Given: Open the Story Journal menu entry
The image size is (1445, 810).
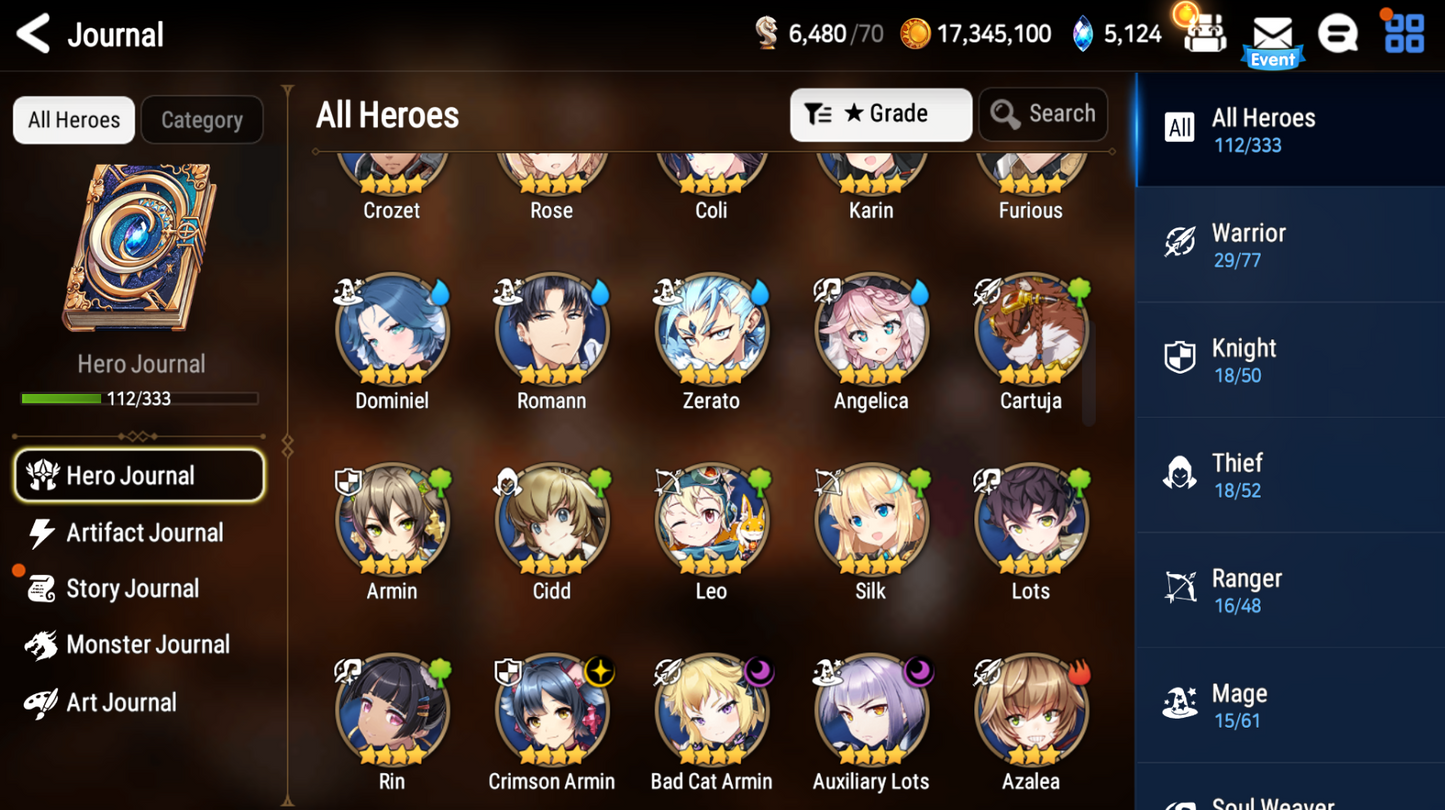Looking at the screenshot, I should (x=131, y=589).
